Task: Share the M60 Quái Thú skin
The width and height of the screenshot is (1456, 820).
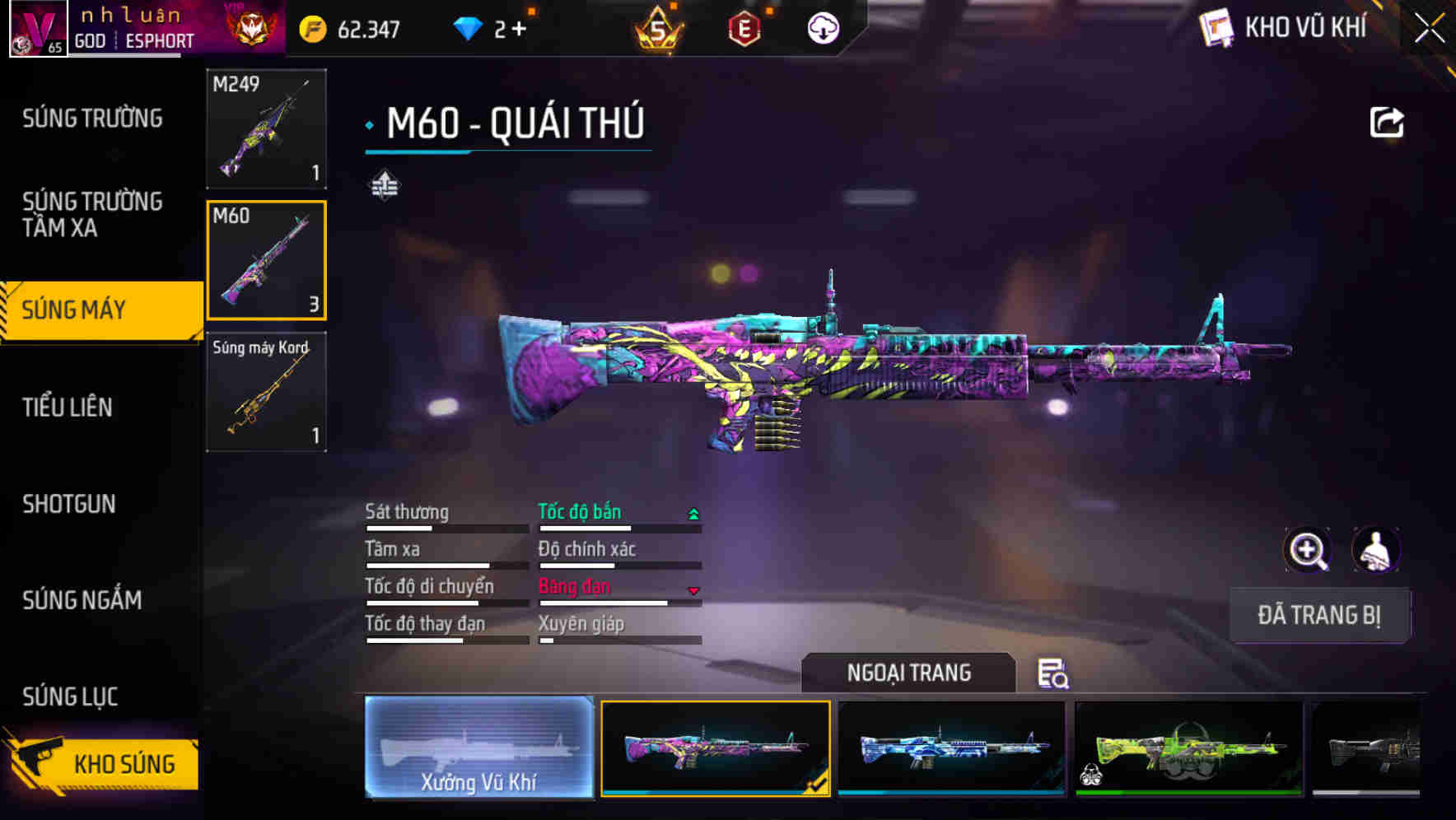Action: point(1386,123)
